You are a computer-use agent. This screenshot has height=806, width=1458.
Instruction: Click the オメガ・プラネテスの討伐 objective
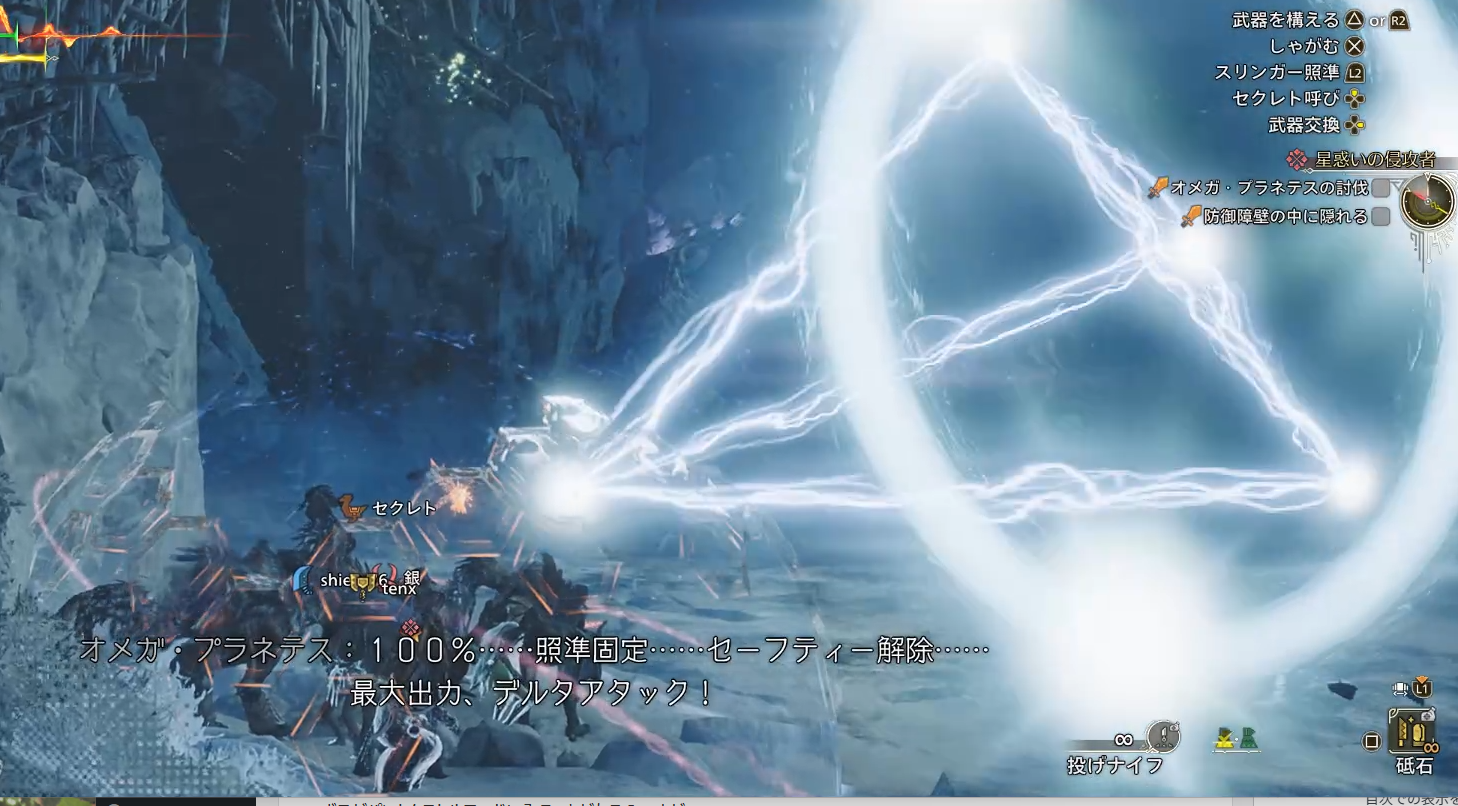pos(1270,188)
